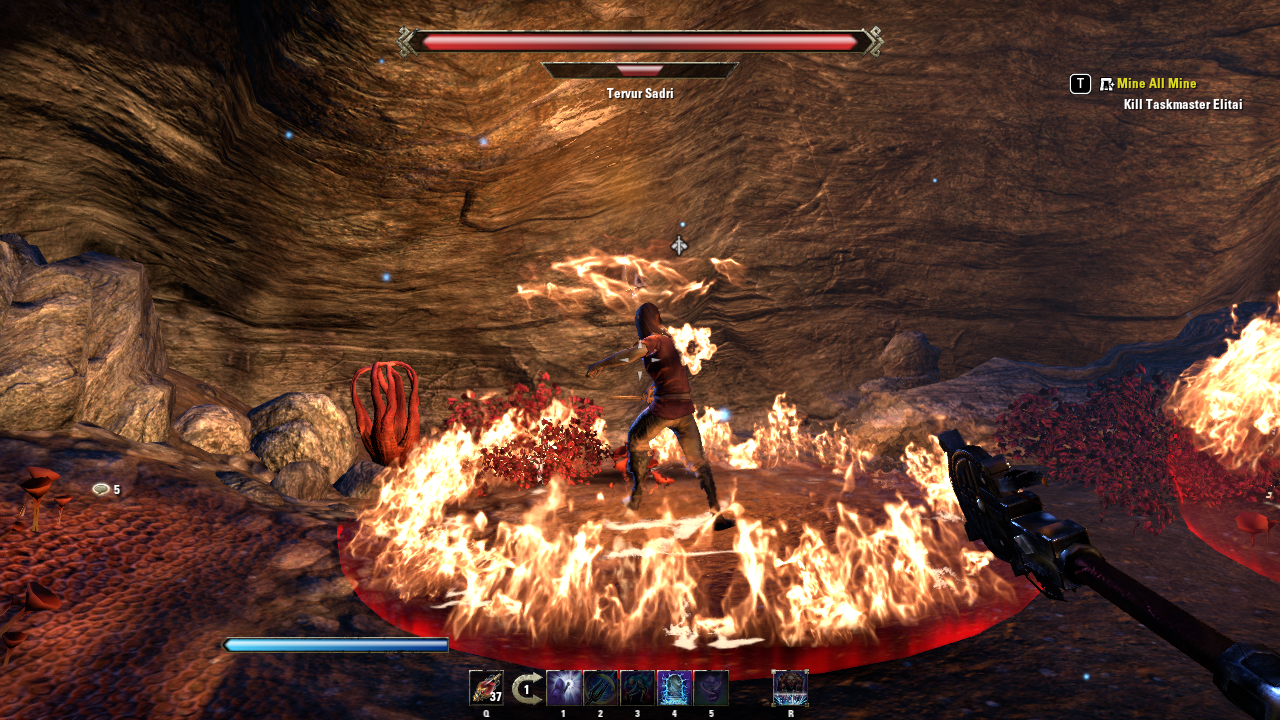Screen dimensions: 1280x720
Task: Click the dungeon quest marker icon
Action: pyautogui.click(x=1107, y=84)
